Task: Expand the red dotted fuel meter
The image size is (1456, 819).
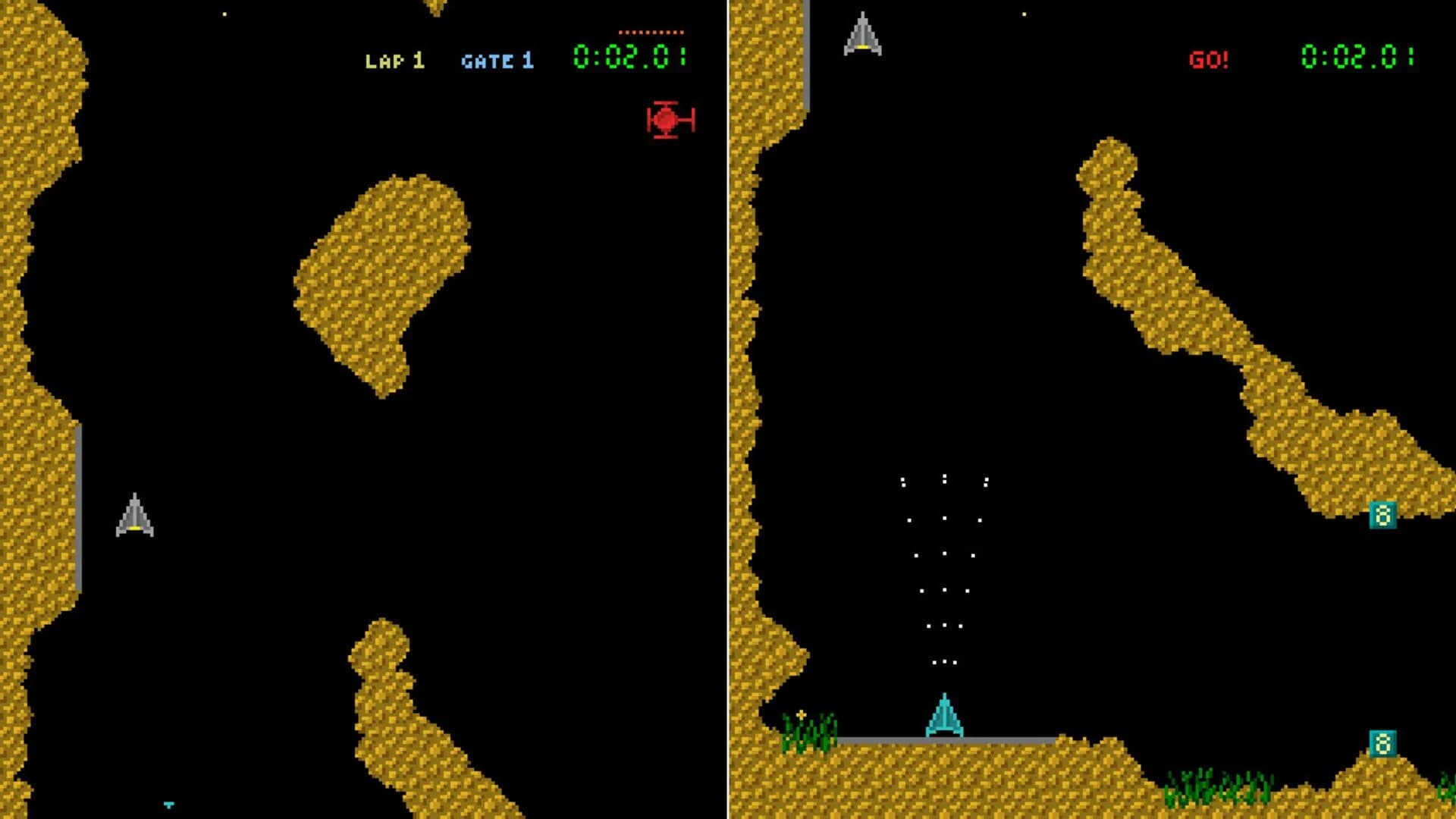Action: 654,32
